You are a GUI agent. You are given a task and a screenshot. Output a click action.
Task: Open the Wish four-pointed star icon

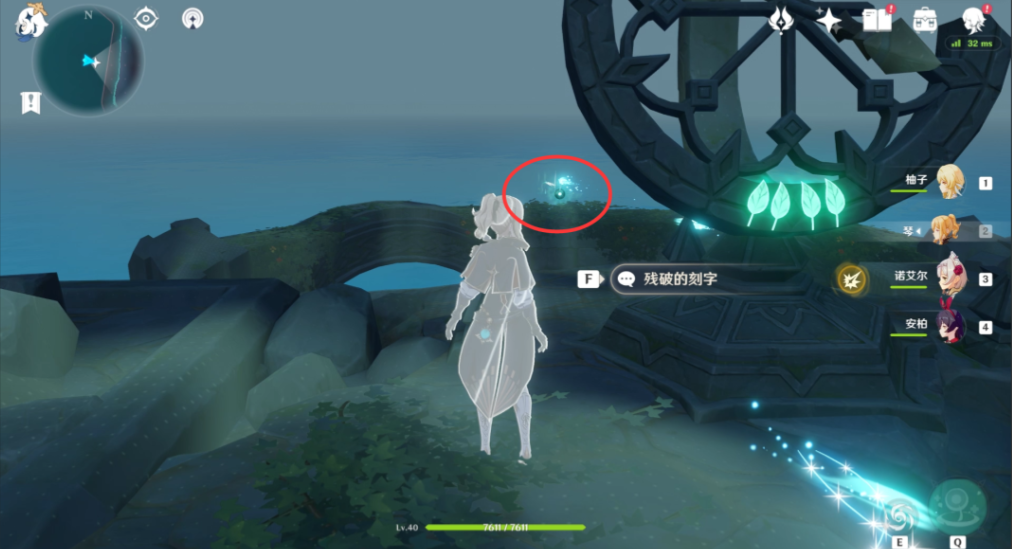tap(829, 19)
